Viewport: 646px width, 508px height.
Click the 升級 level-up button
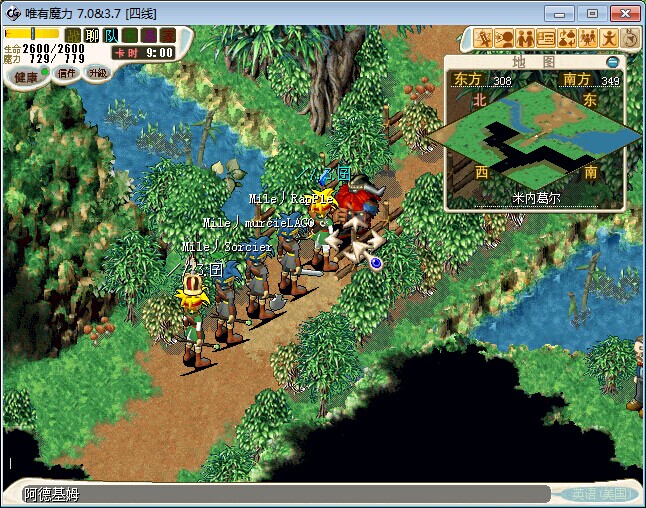pos(97,73)
